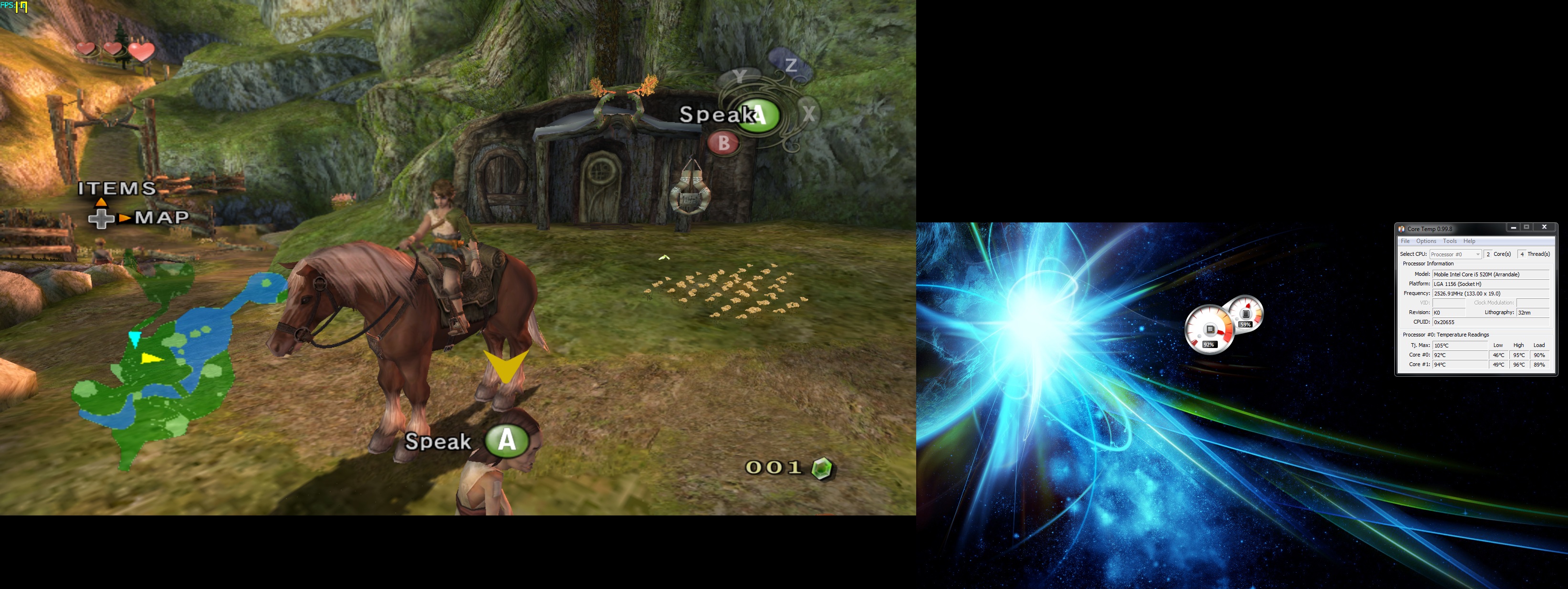This screenshot has width=1568, height=589.
Task: Select the yellow player arrow on the minimap
Action: (x=151, y=358)
